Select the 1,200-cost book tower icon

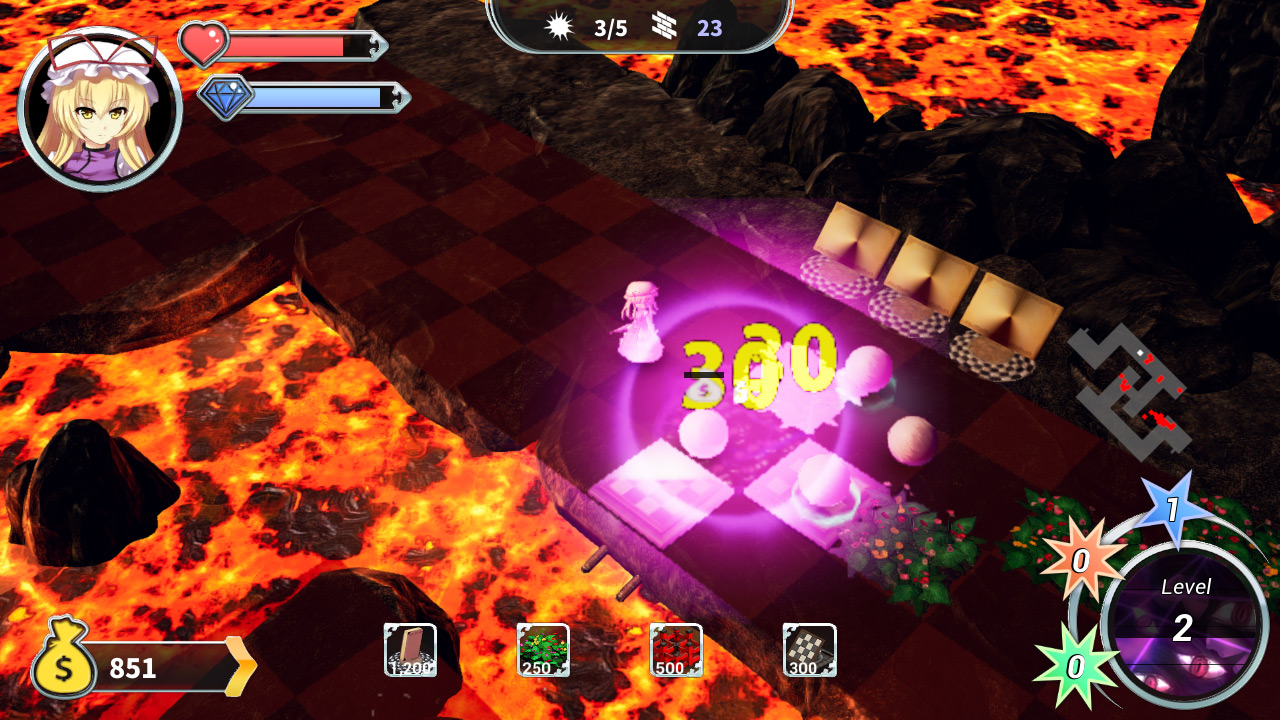coord(410,650)
